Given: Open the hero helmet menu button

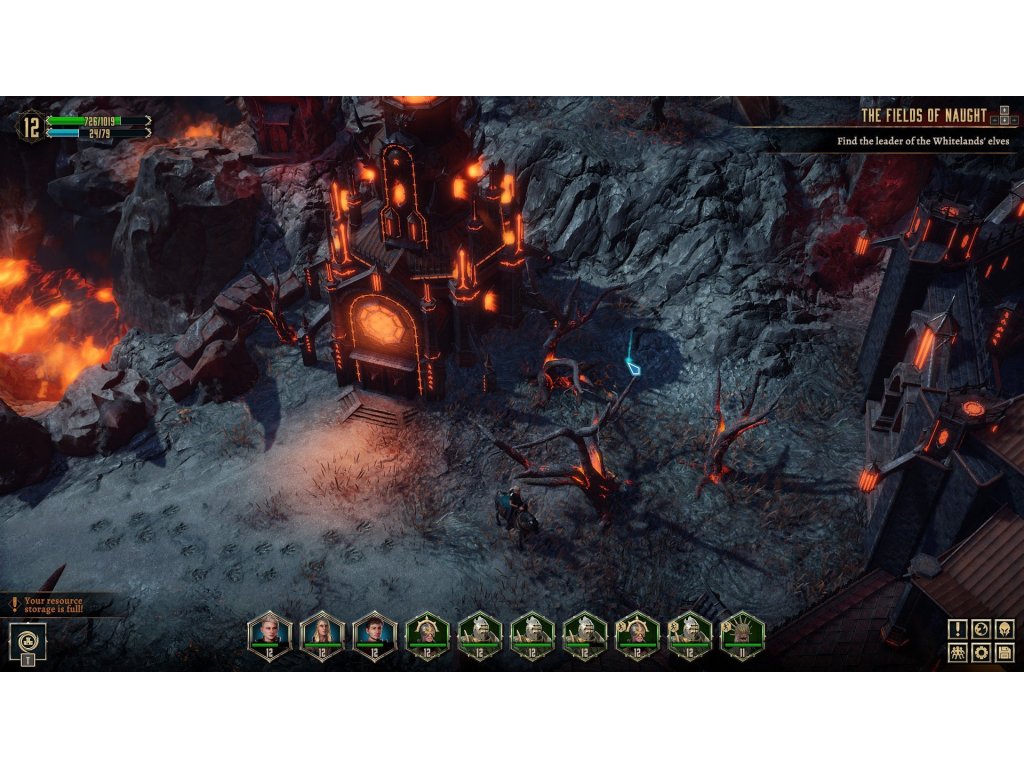Looking at the screenshot, I should [x=1004, y=629].
